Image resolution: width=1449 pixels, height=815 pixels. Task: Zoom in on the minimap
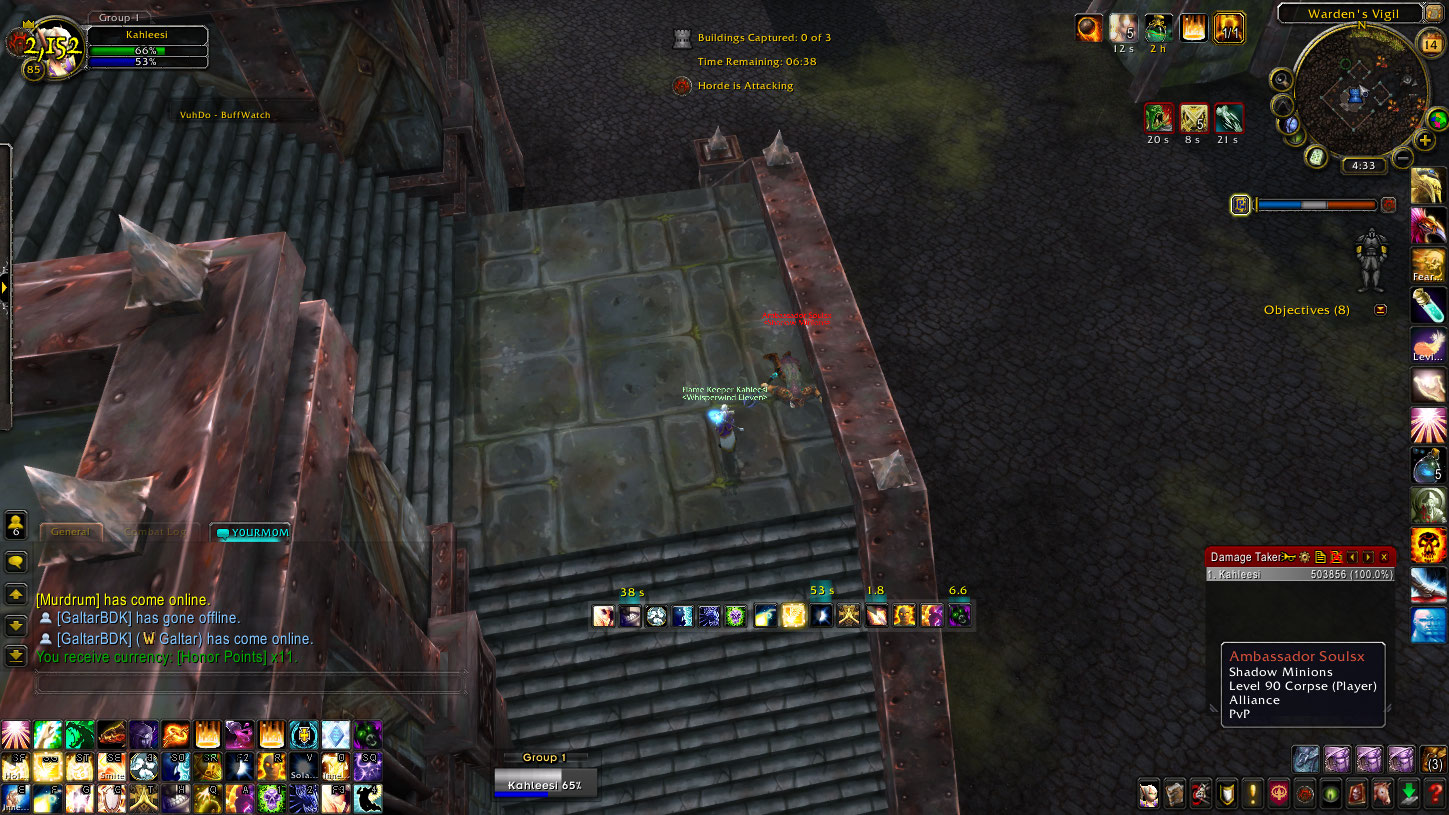pos(1425,140)
